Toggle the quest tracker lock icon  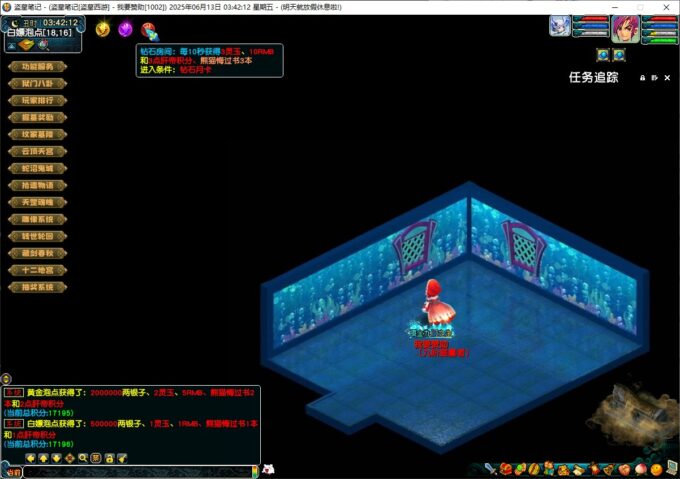pyautogui.click(x=643, y=77)
